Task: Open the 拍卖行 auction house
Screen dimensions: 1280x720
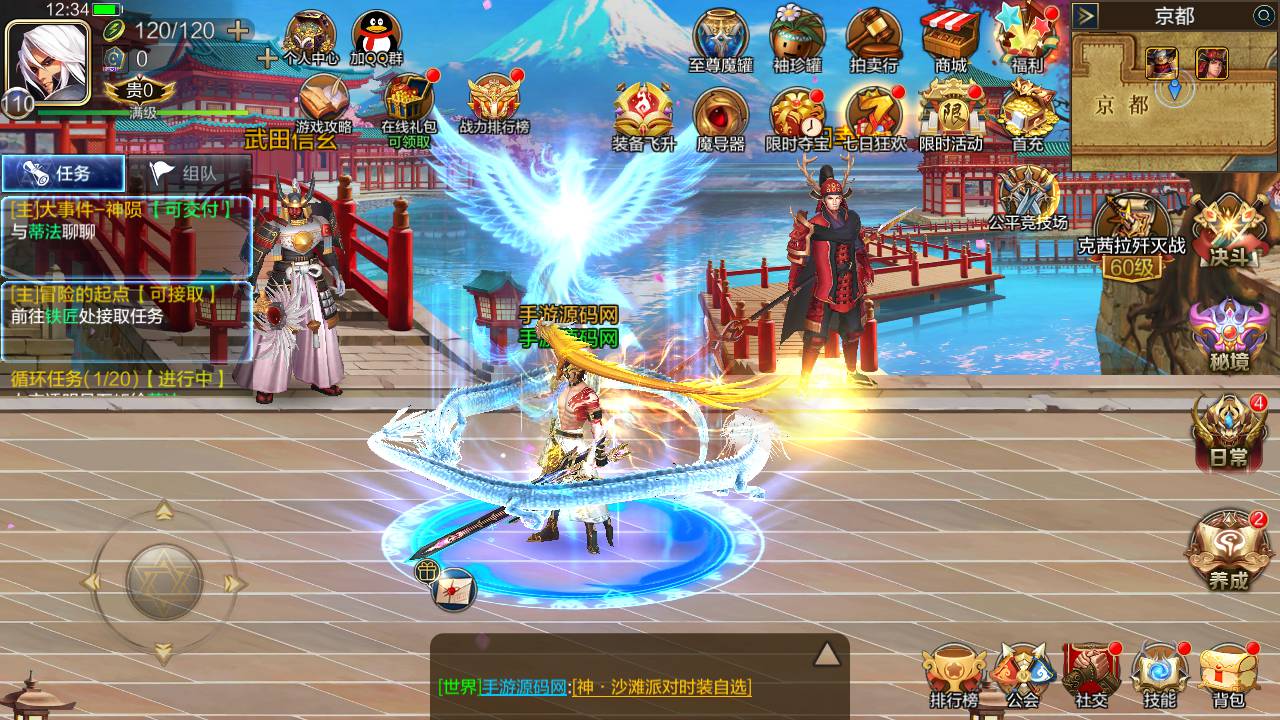Action: click(874, 40)
